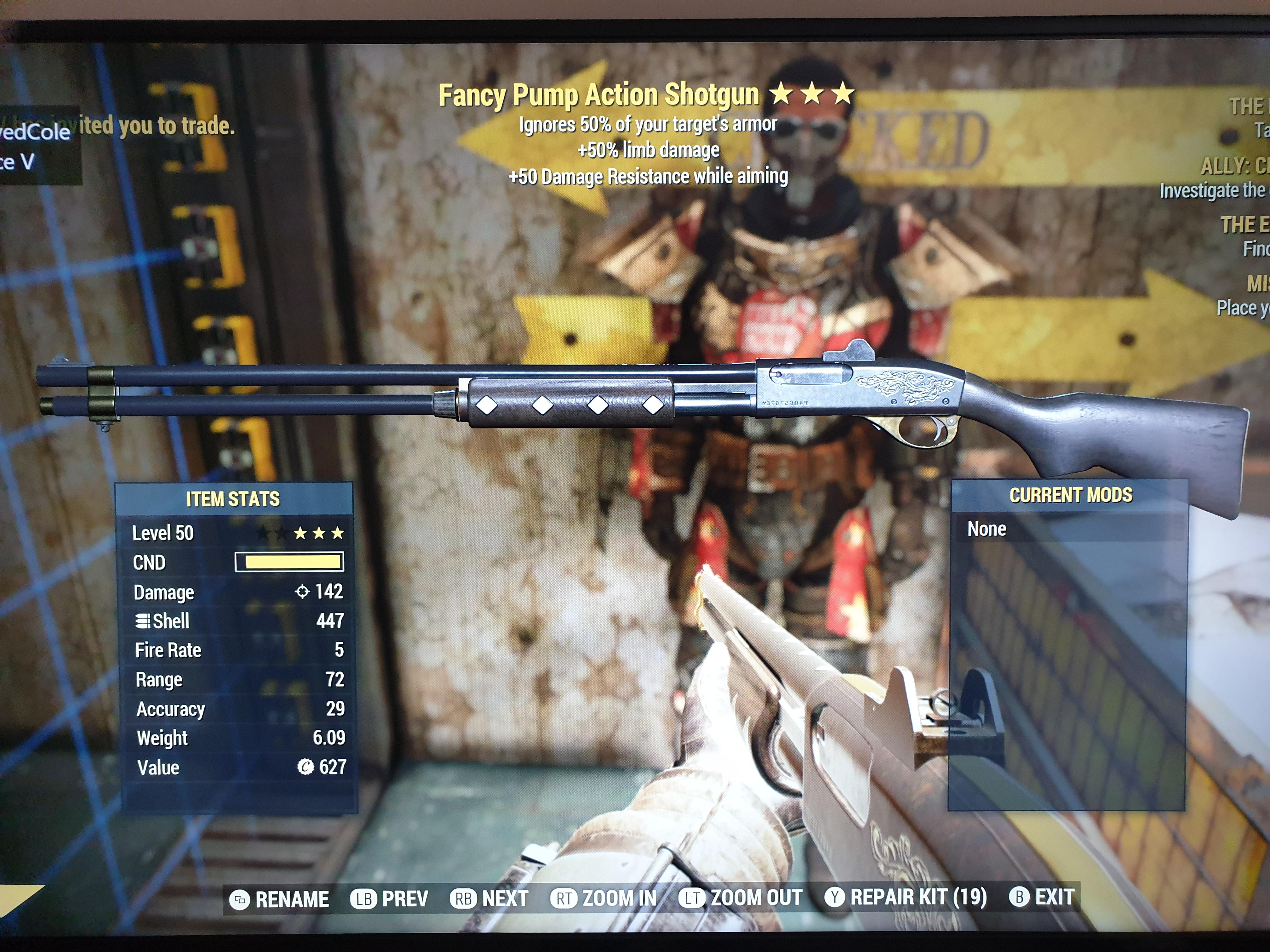This screenshot has width=1270, height=952.
Task: Open the ITEM STATS panel header
Action: point(232,499)
